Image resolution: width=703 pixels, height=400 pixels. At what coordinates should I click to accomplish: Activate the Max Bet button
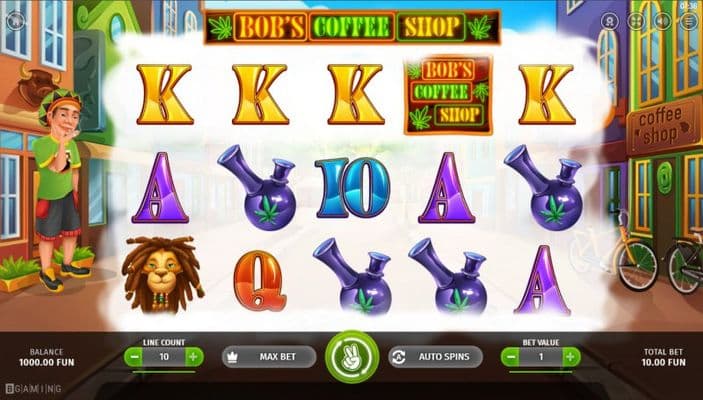pos(267,357)
